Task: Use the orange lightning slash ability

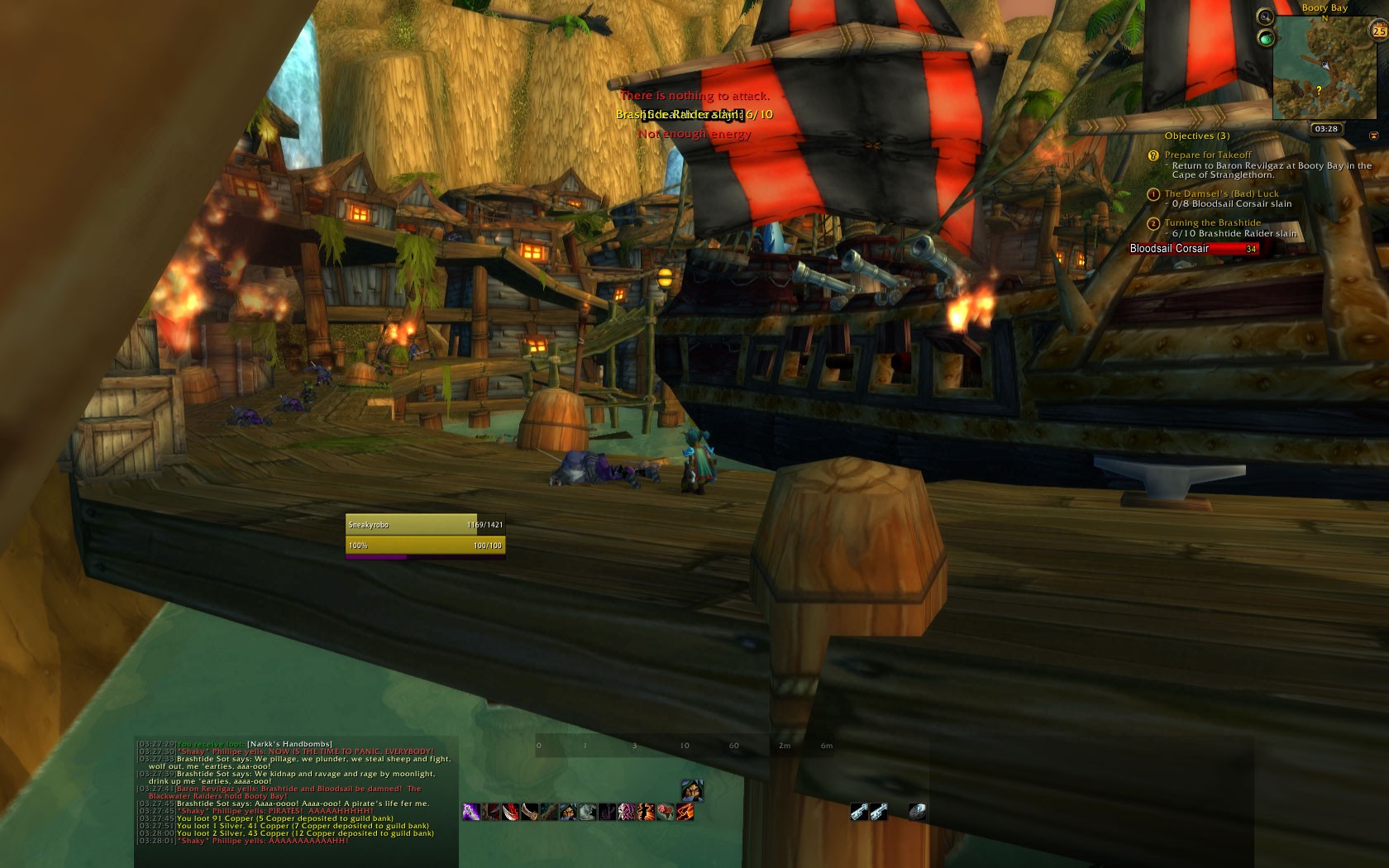Action: click(685, 812)
